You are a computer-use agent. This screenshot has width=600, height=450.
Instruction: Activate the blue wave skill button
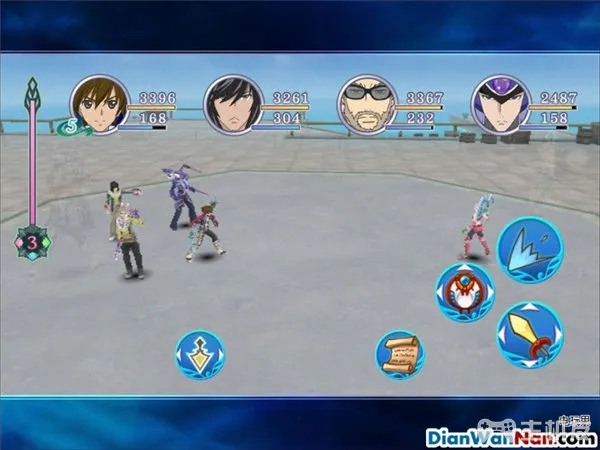pyautogui.click(x=529, y=250)
